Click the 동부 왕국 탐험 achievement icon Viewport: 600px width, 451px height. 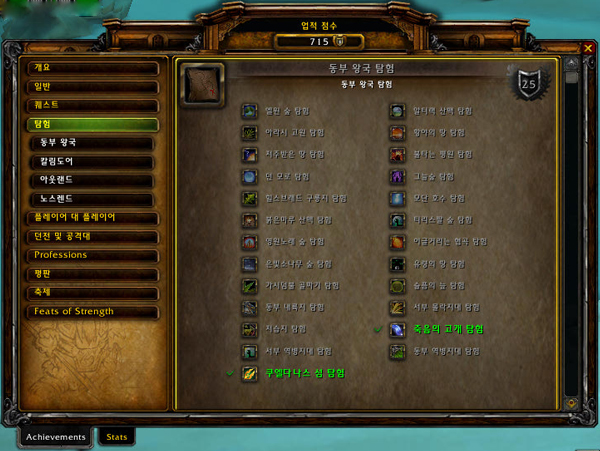click(203, 84)
